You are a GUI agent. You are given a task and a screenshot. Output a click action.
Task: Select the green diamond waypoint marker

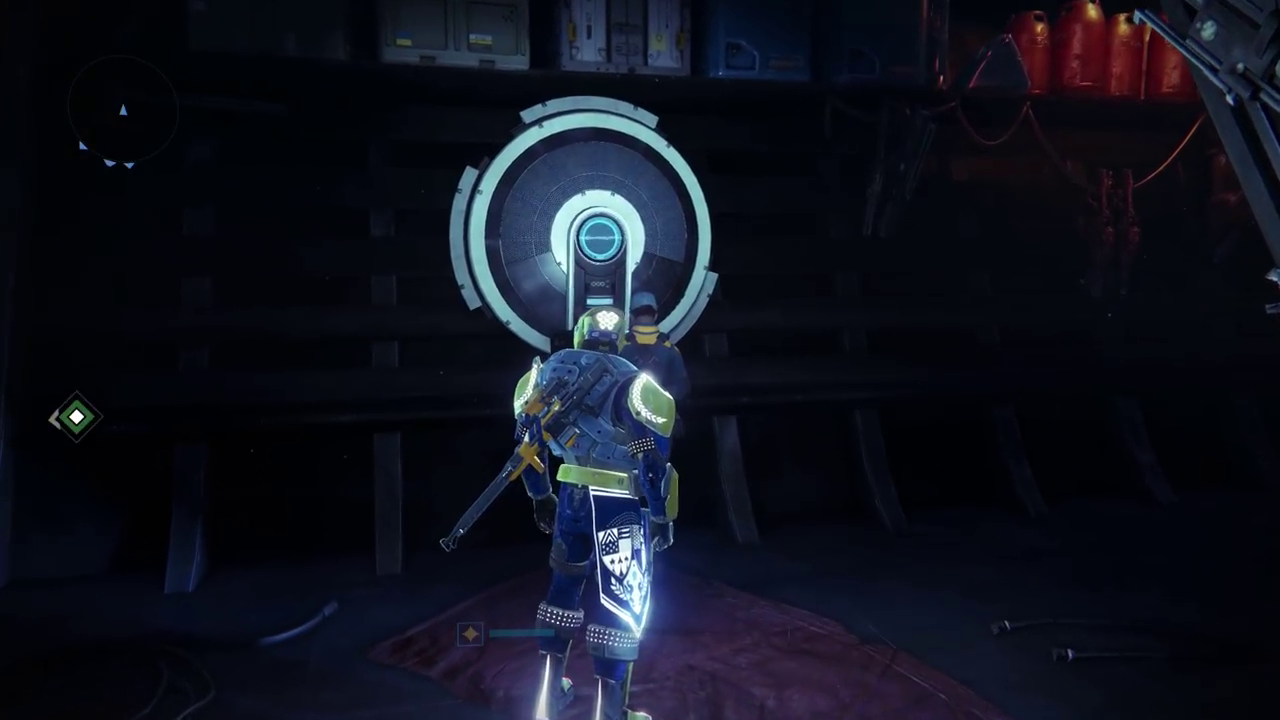(x=77, y=417)
